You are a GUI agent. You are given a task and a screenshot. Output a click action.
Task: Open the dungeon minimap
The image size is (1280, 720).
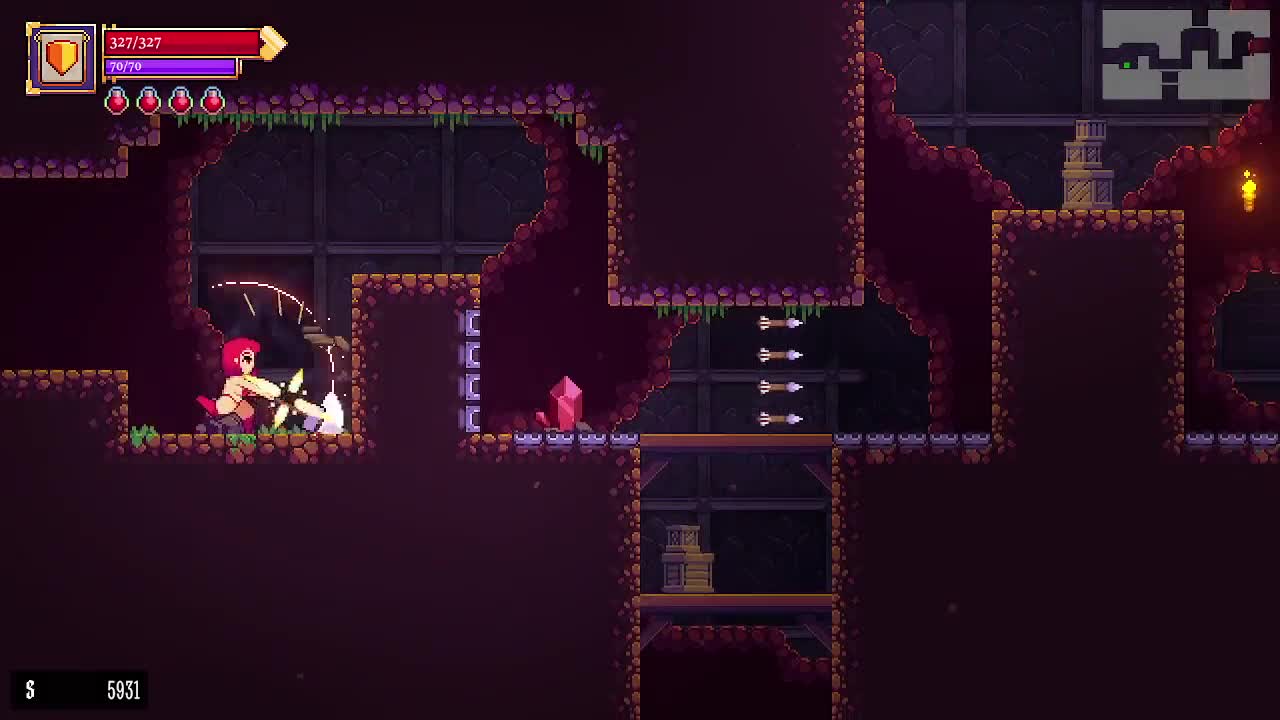tap(1184, 55)
